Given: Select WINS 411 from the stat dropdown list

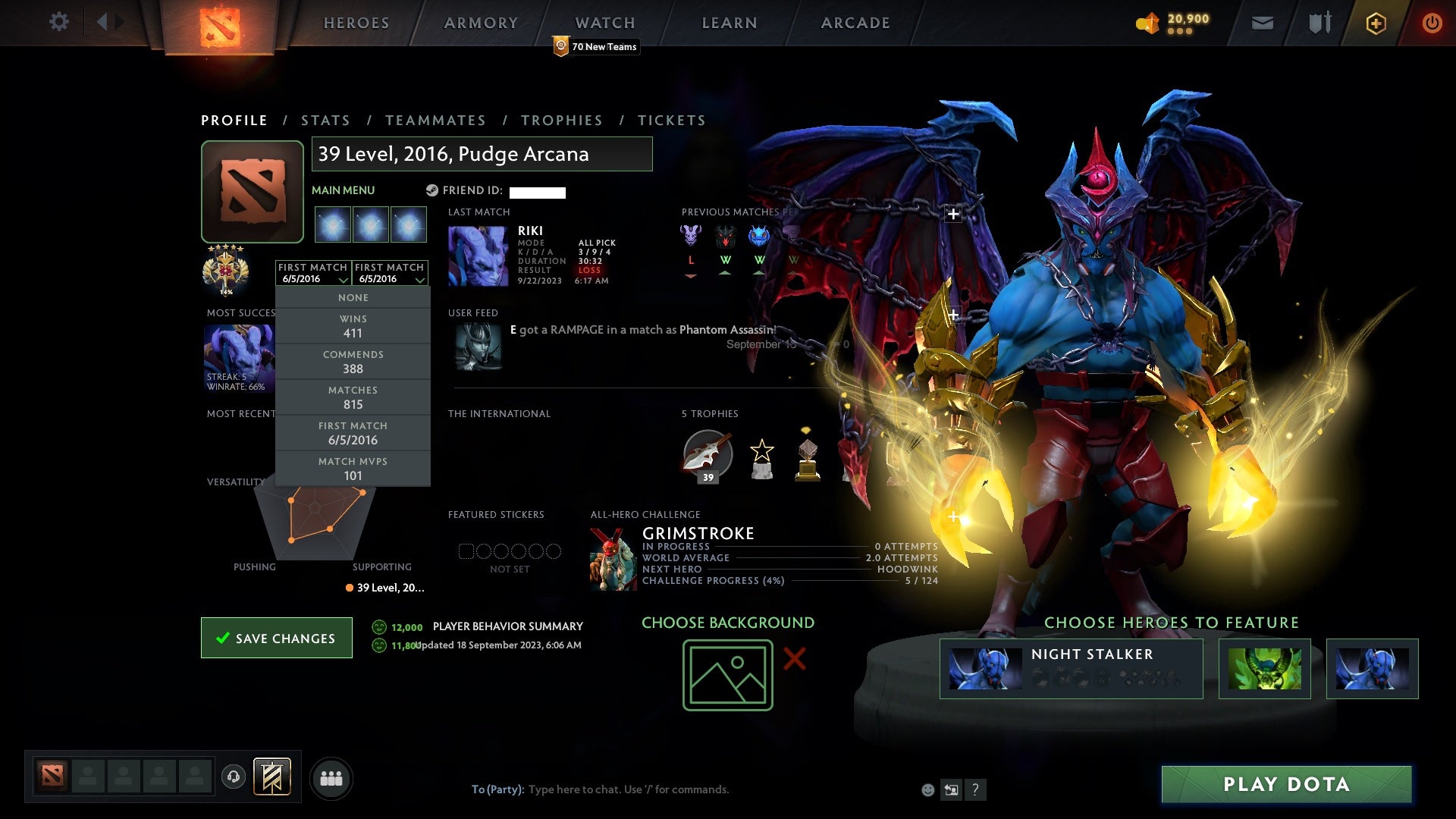Looking at the screenshot, I should (353, 326).
